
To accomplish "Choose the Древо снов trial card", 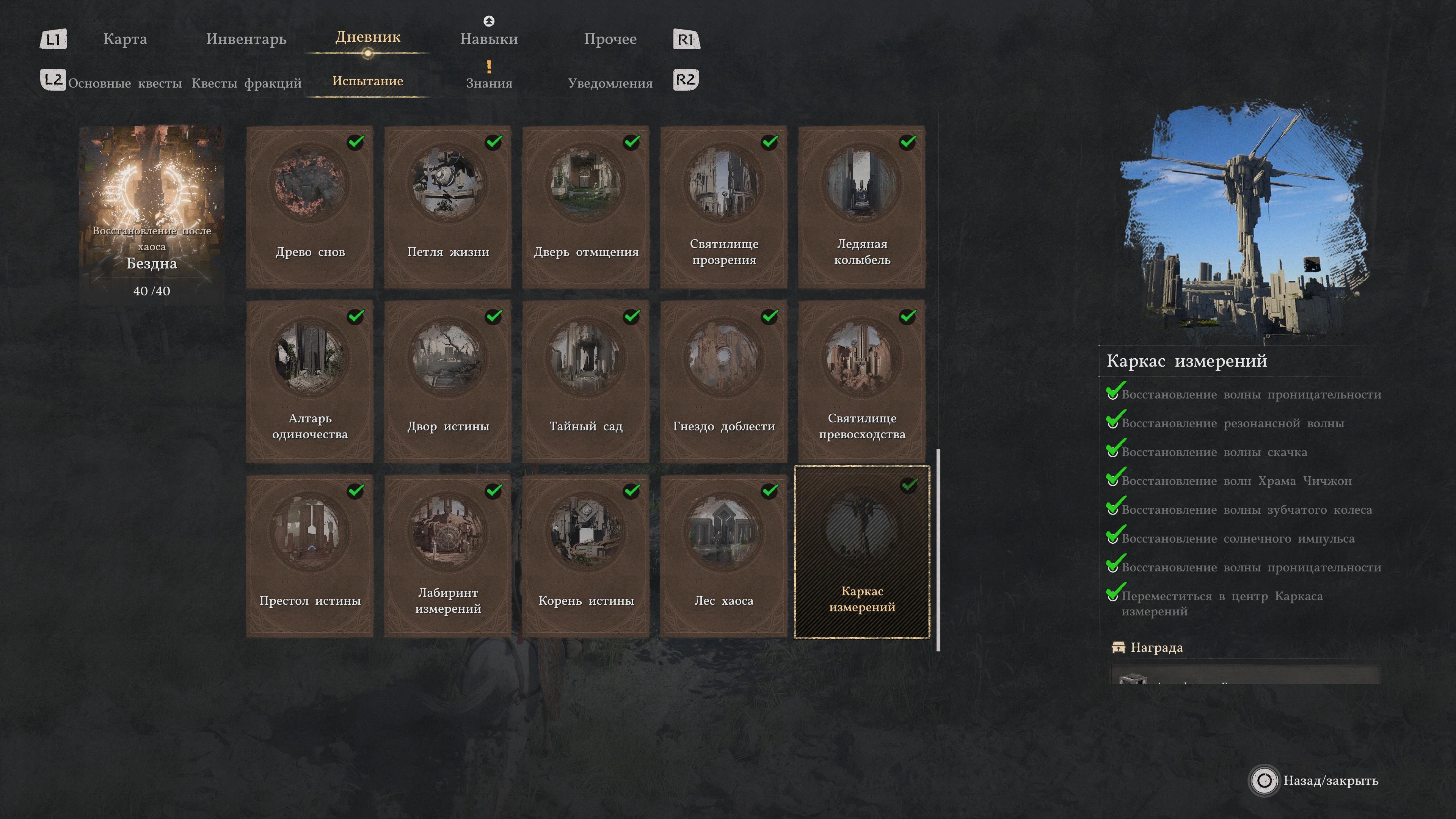I will tap(310, 207).
